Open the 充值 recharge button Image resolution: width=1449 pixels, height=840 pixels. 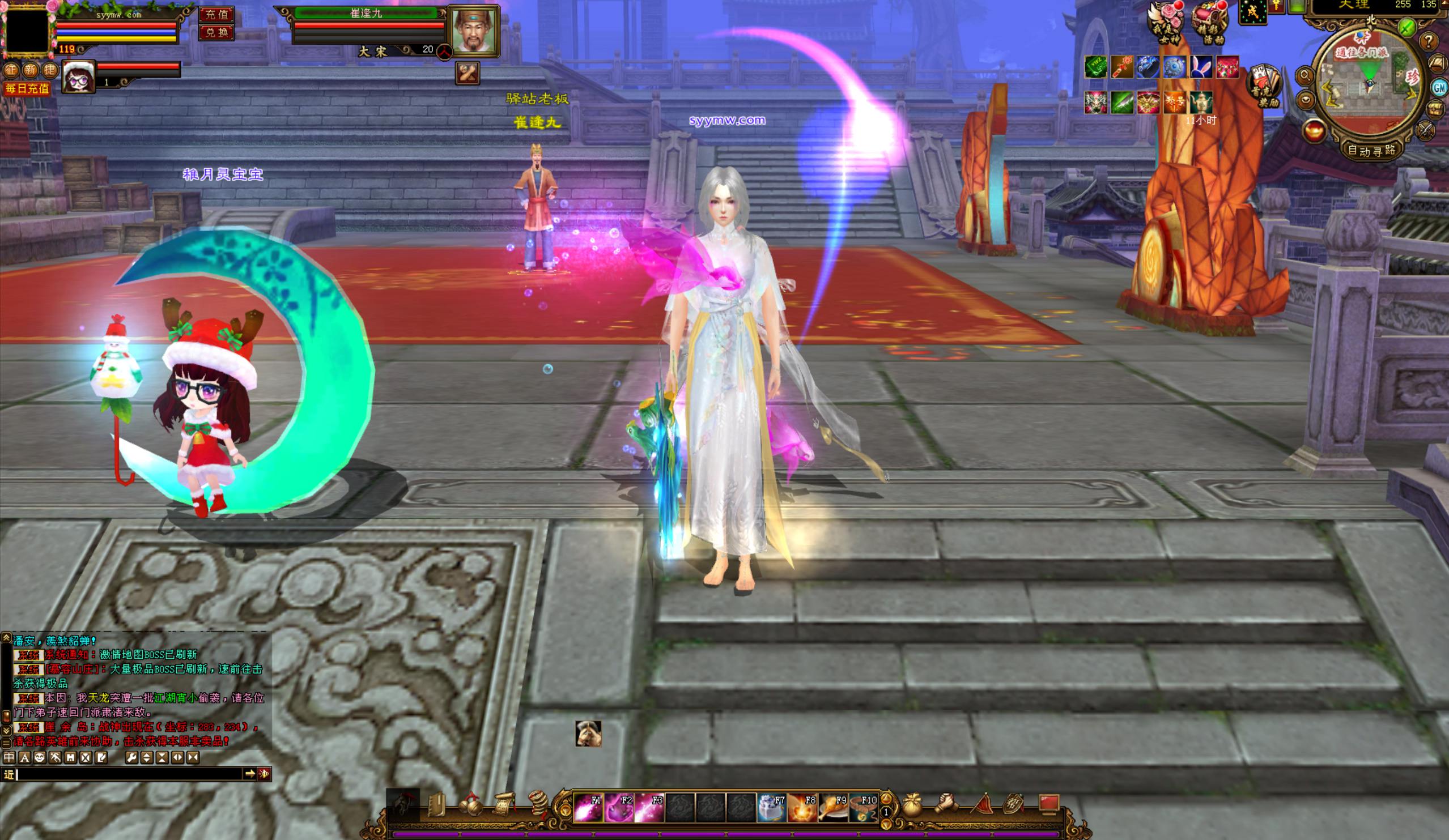click(216, 14)
